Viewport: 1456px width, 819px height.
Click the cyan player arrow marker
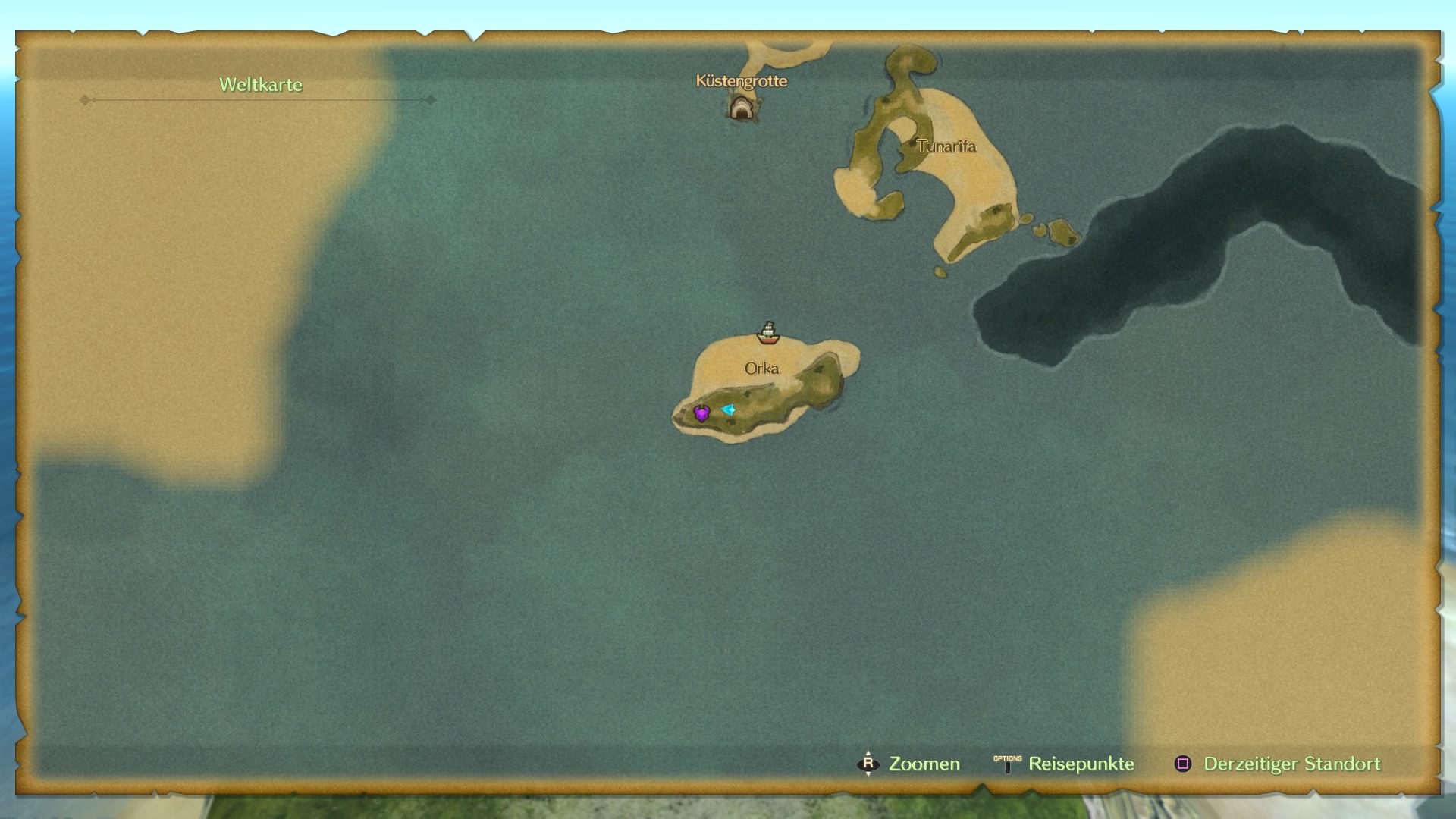pyautogui.click(x=728, y=409)
